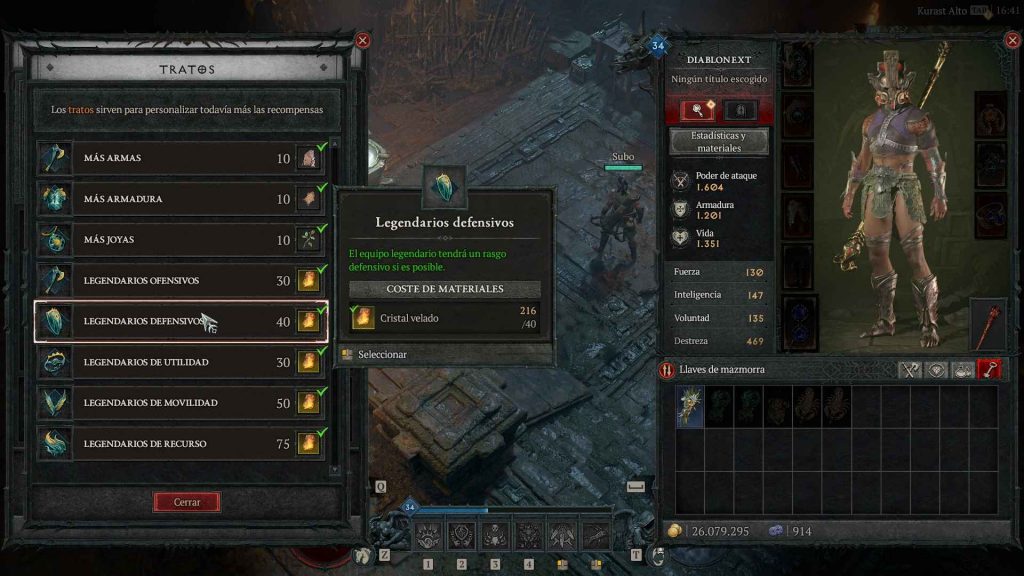Pick the Más joyas bargain row
Image resolution: width=1024 pixels, height=576 pixels.
click(180, 240)
